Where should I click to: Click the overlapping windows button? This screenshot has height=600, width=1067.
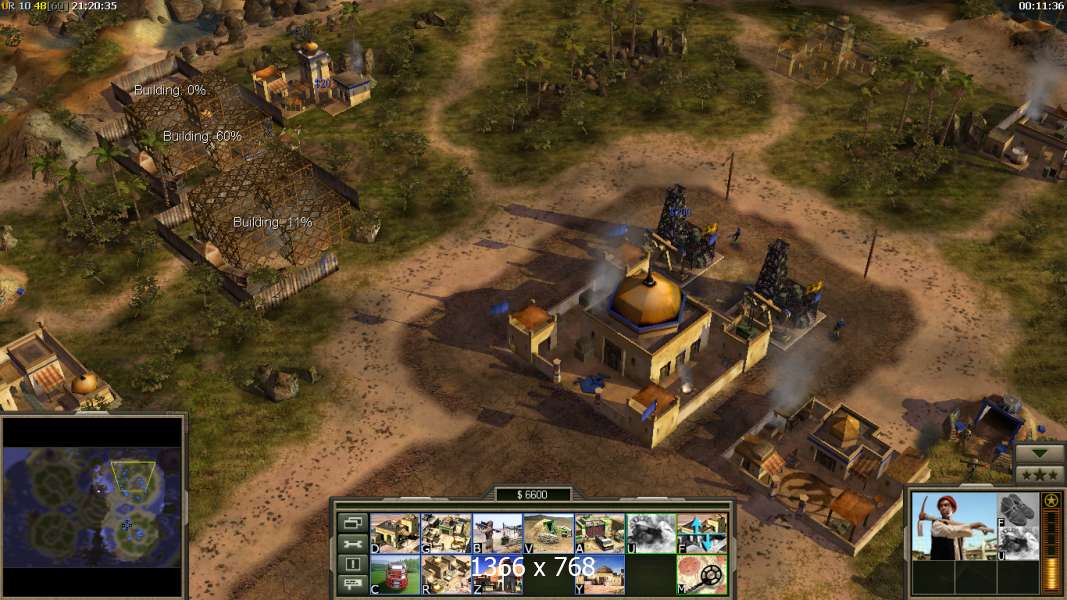pyautogui.click(x=352, y=523)
